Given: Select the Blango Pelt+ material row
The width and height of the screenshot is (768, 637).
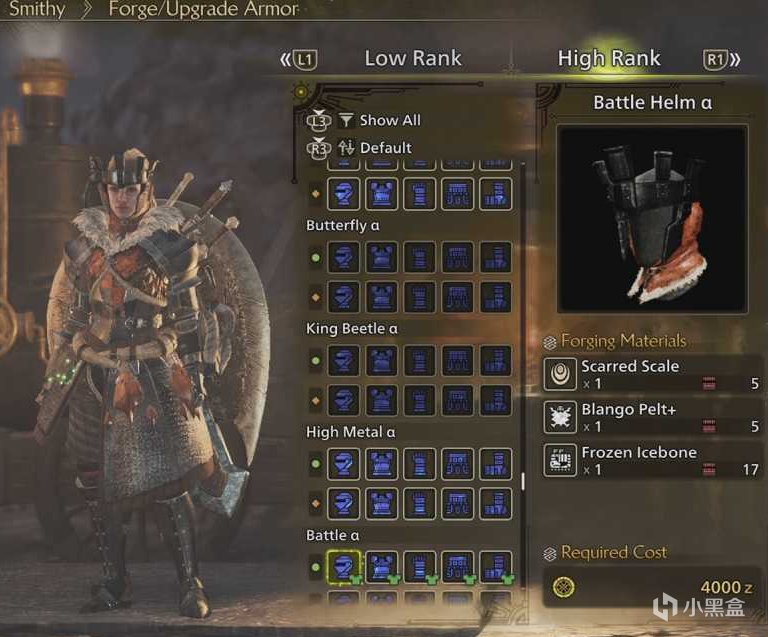Looking at the screenshot, I should (x=654, y=417).
